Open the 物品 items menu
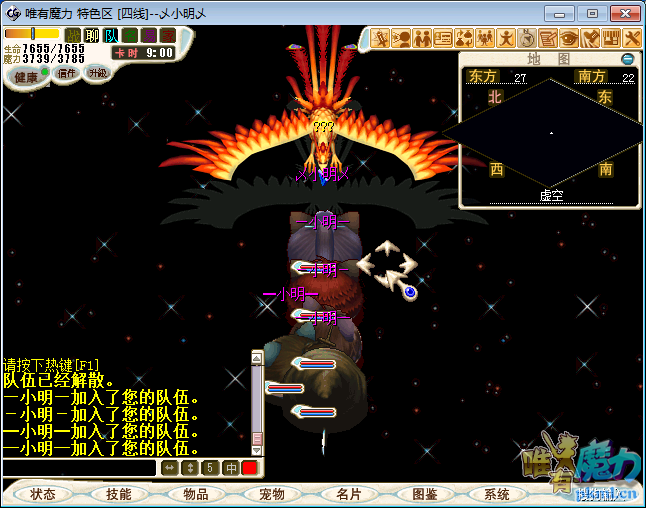646x508 pixels. pos(196,494)
